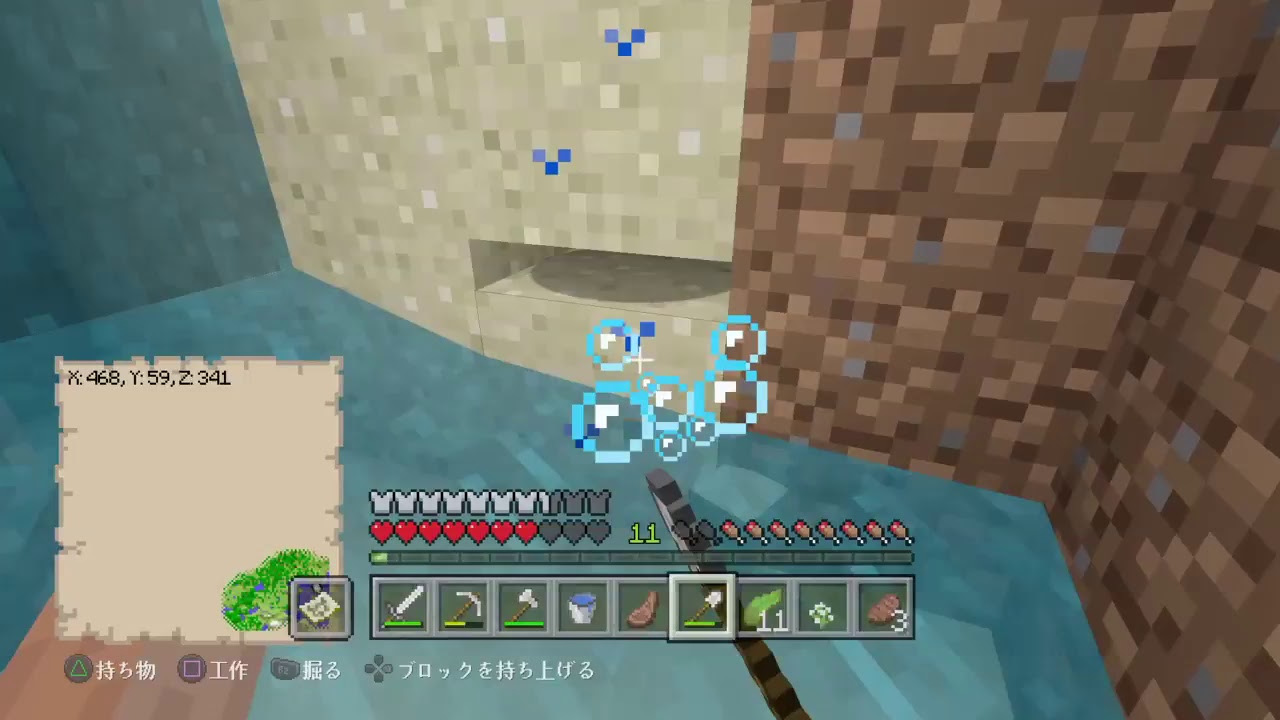Screen dimensions: 1280x720
Task: Click the experience bar below the hunger icons
Action: point(640,557)
